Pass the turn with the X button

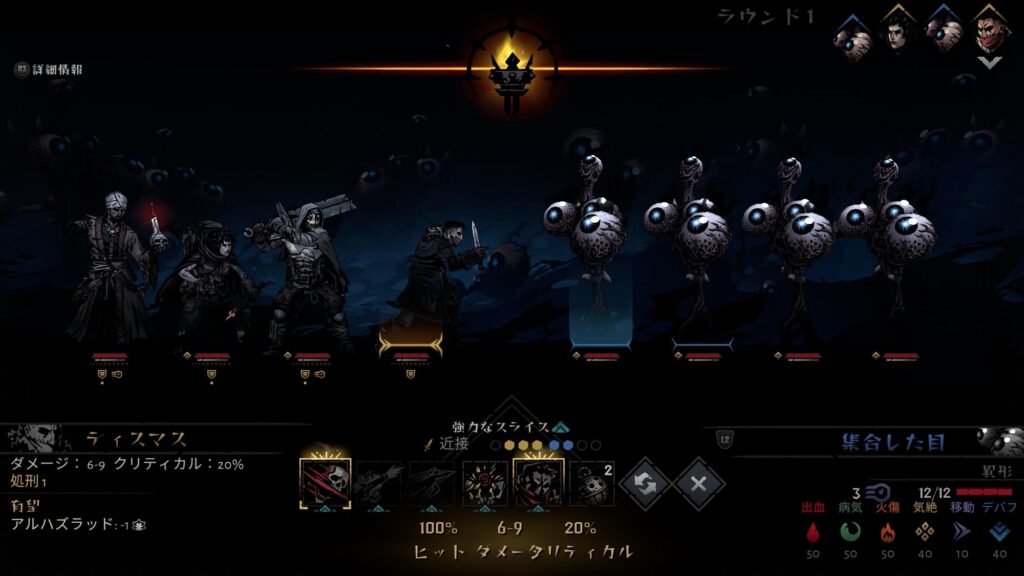pyautogui.click(x=699, y=485)
